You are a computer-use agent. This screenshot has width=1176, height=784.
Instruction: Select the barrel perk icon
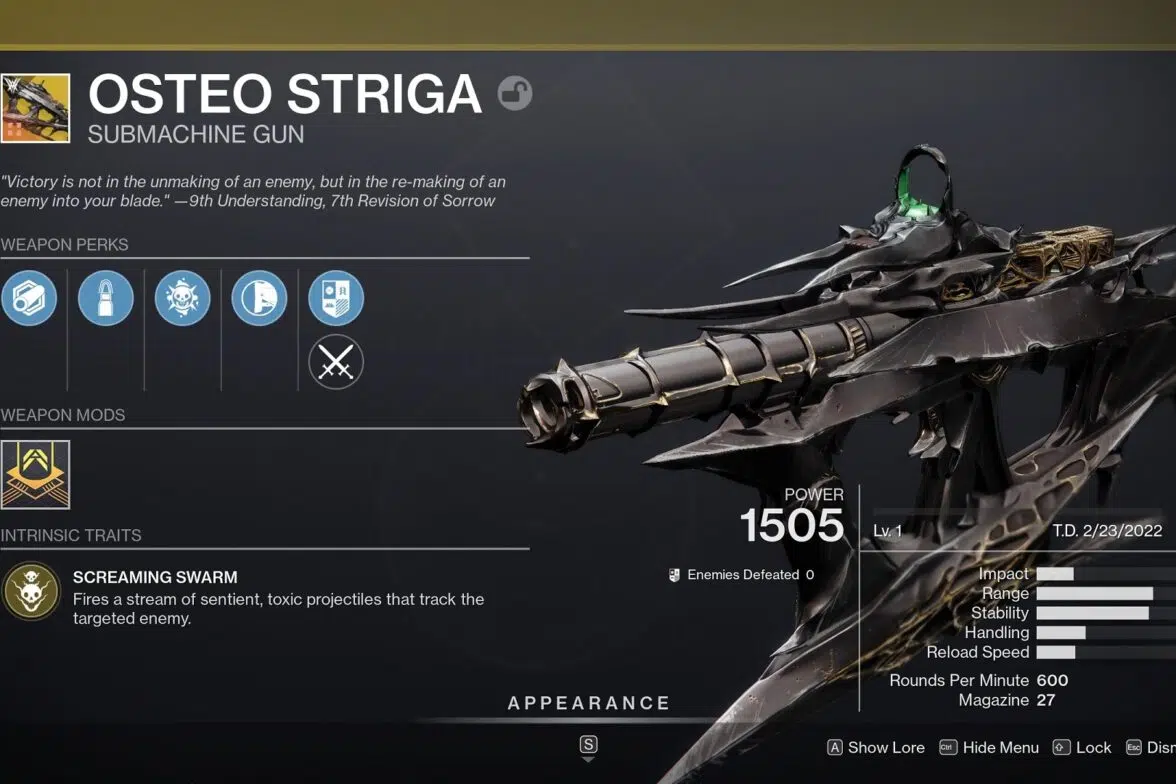coord(29,298)
